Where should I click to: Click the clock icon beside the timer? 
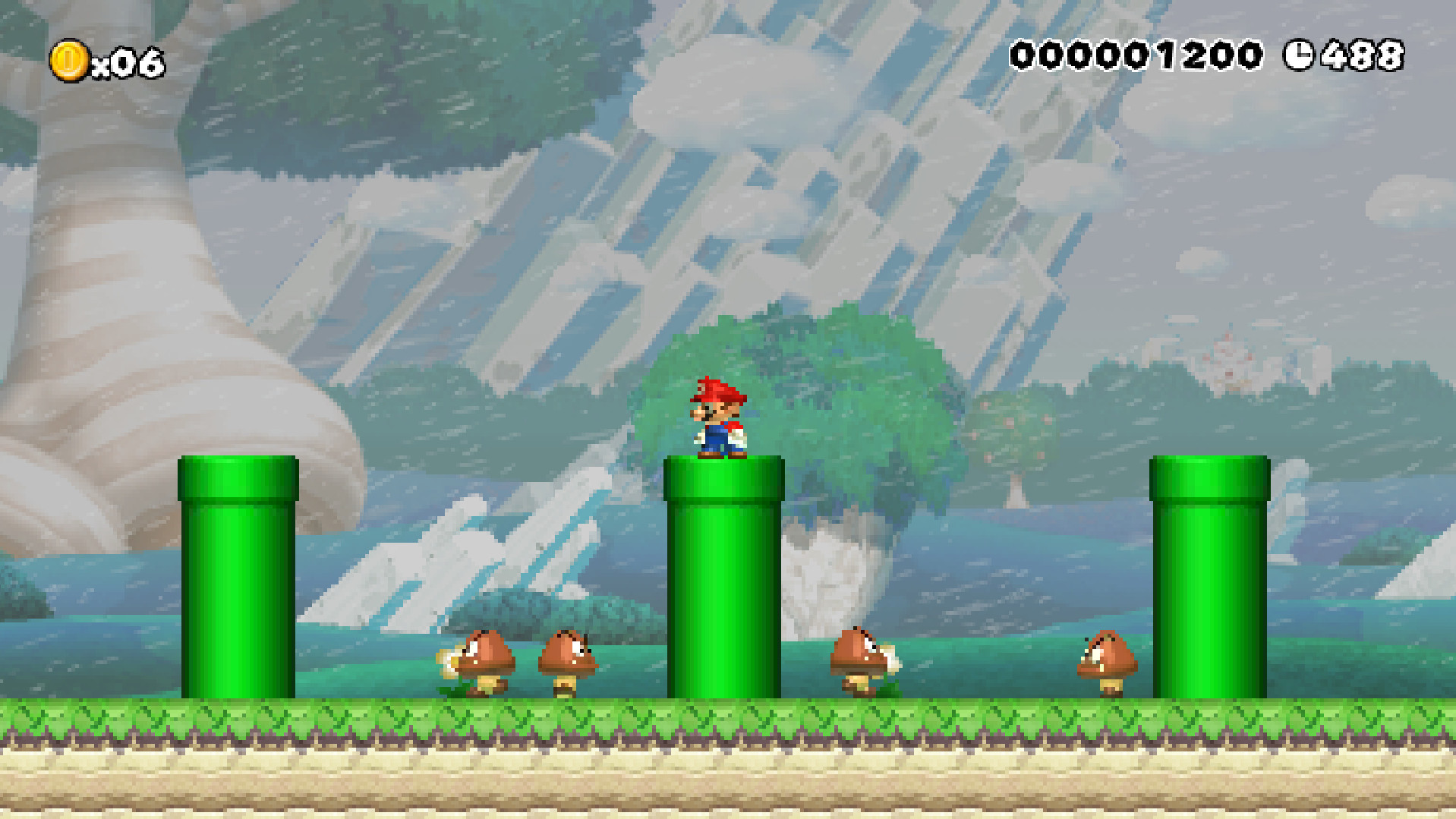point(1300,54)
